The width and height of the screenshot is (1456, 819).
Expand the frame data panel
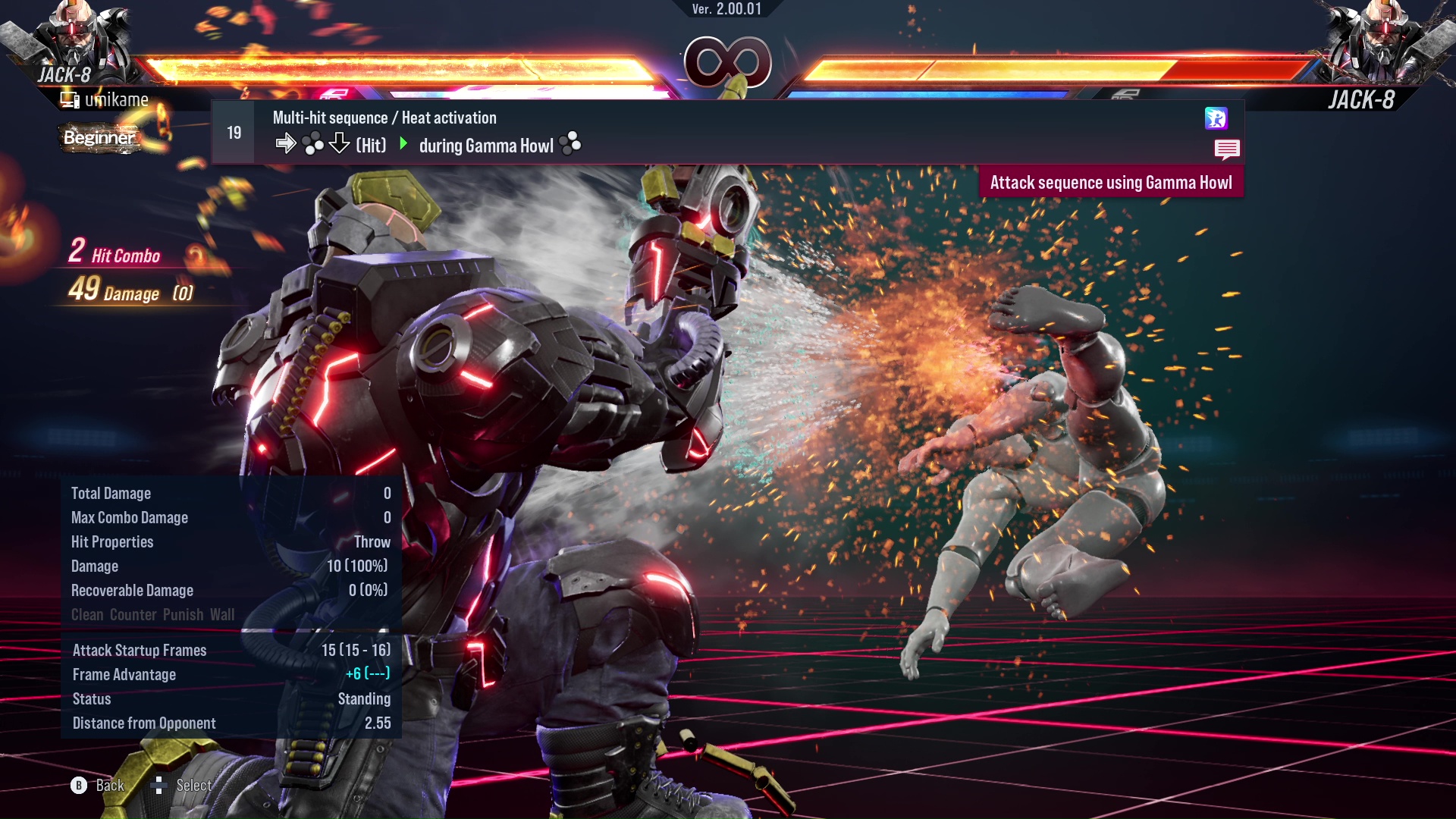click(x=227, y=686)
